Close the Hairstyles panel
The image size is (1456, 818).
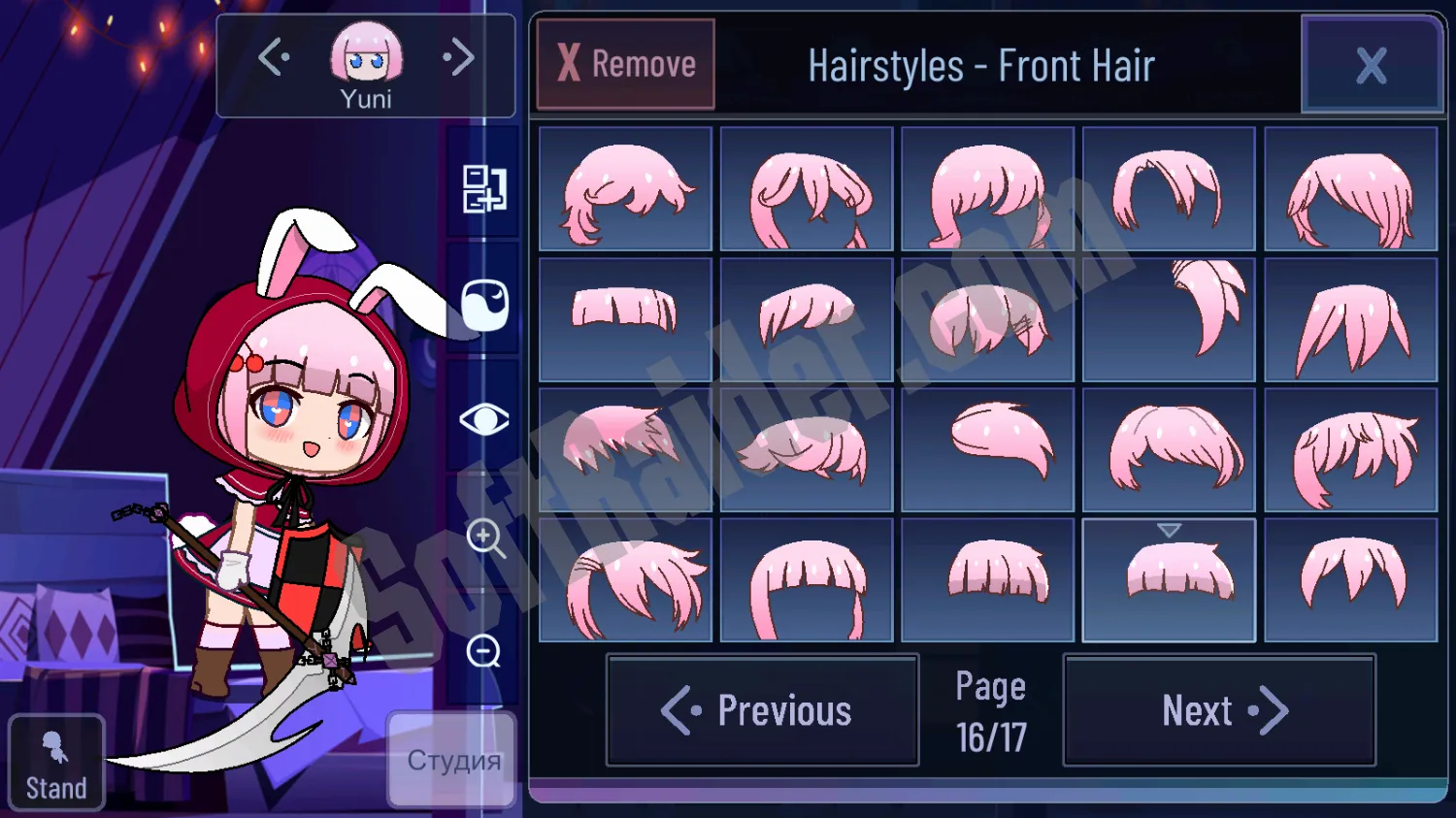1371,66
